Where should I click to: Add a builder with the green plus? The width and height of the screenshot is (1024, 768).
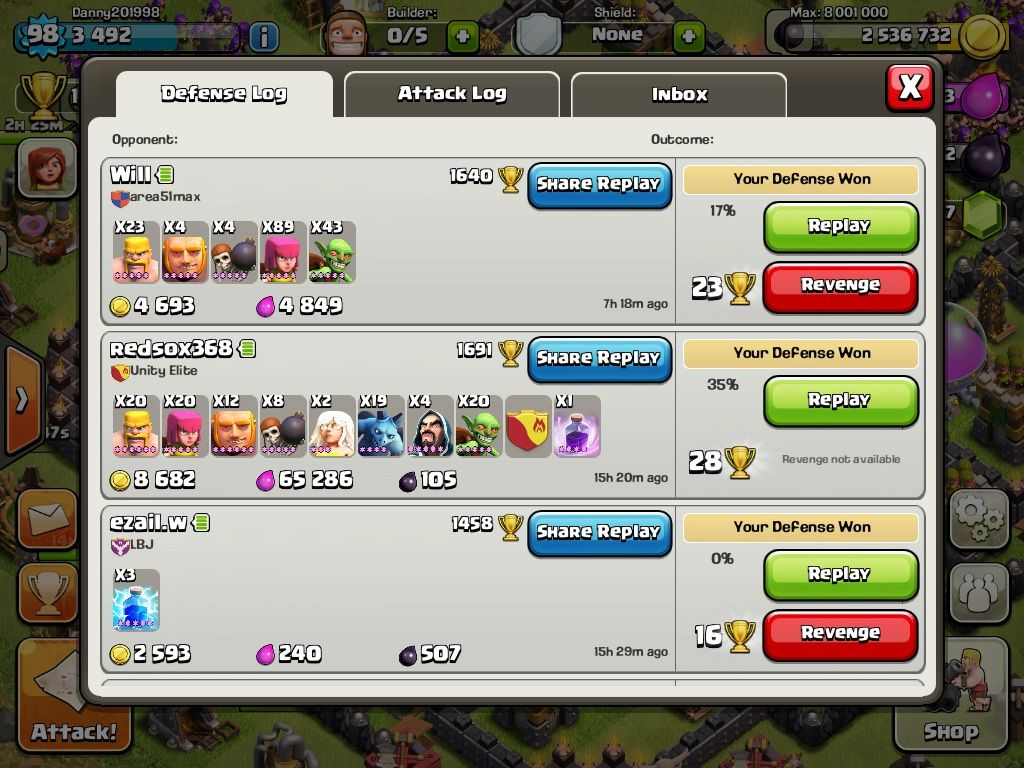click(462, 37)
